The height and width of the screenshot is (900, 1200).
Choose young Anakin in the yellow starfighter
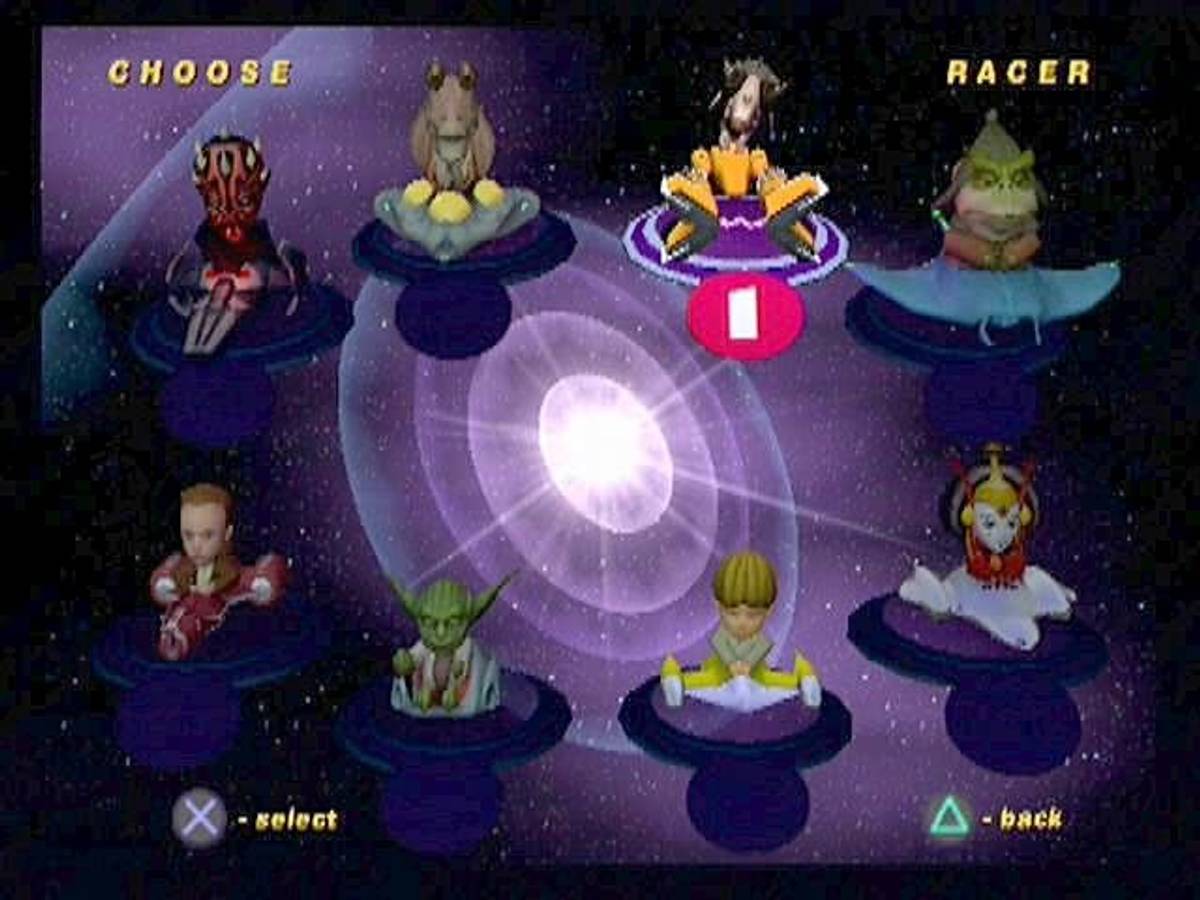tap(743, 635)
